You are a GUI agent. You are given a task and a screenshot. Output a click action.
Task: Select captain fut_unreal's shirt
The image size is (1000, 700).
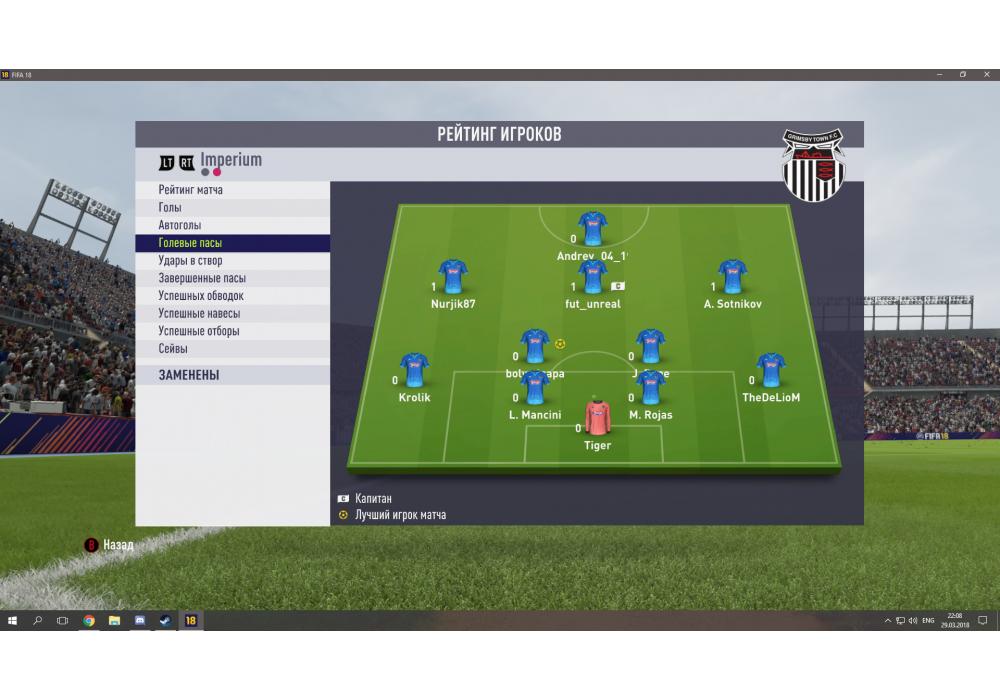pos(593,278)
